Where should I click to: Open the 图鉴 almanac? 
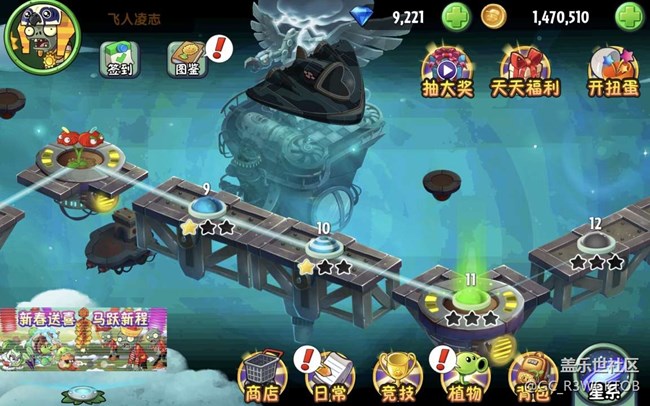pos(187,59)
